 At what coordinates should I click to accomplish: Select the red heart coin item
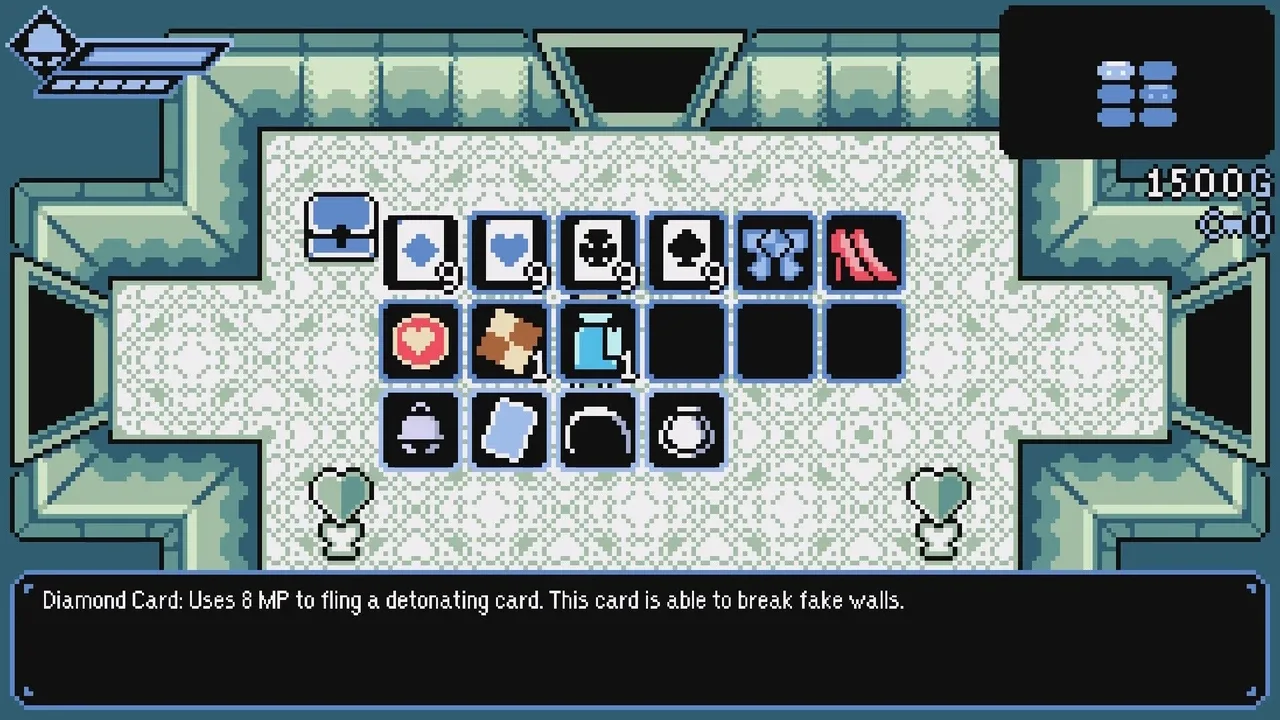(x=421, y=341)
